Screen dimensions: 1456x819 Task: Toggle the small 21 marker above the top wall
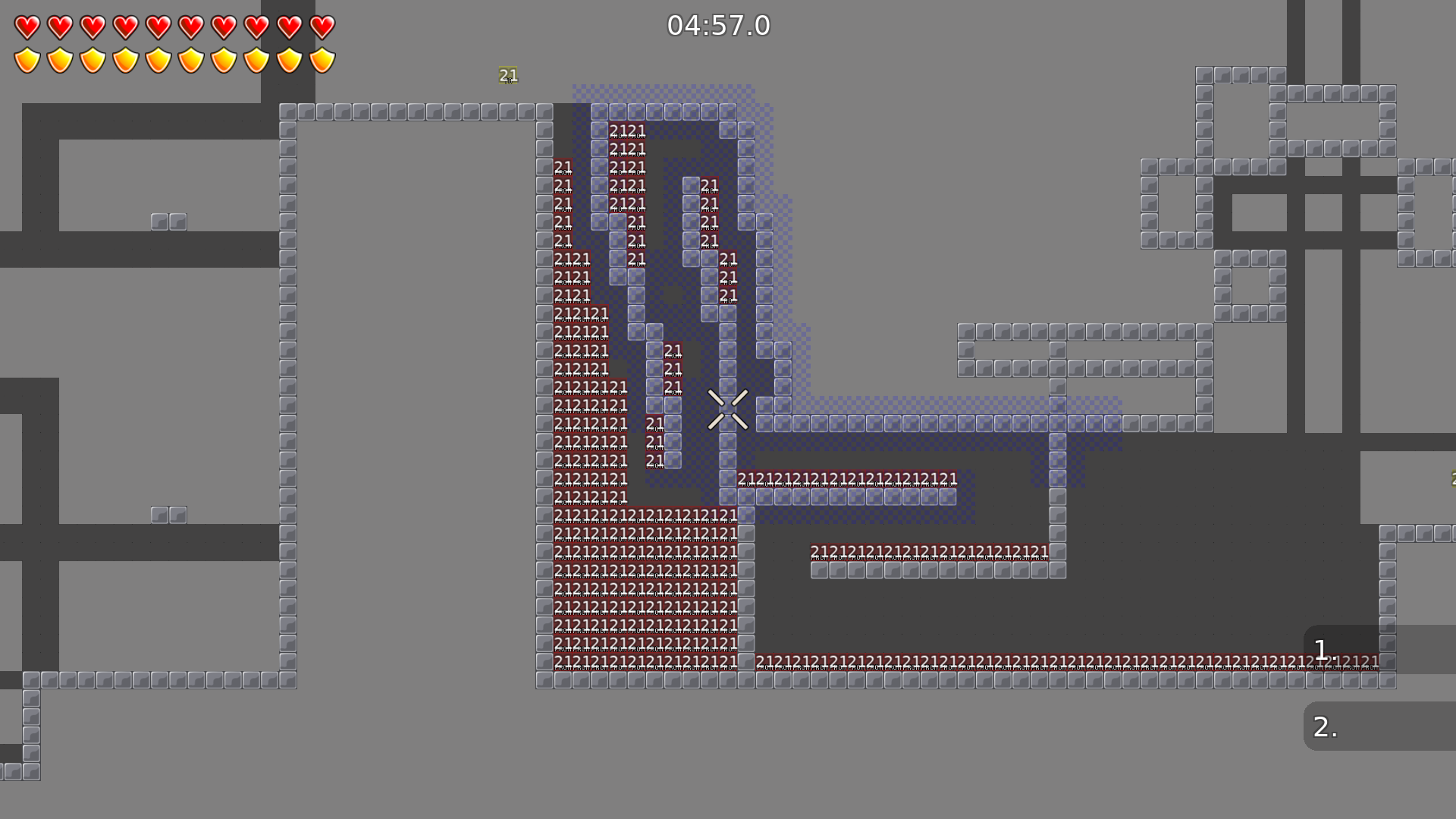507,76
